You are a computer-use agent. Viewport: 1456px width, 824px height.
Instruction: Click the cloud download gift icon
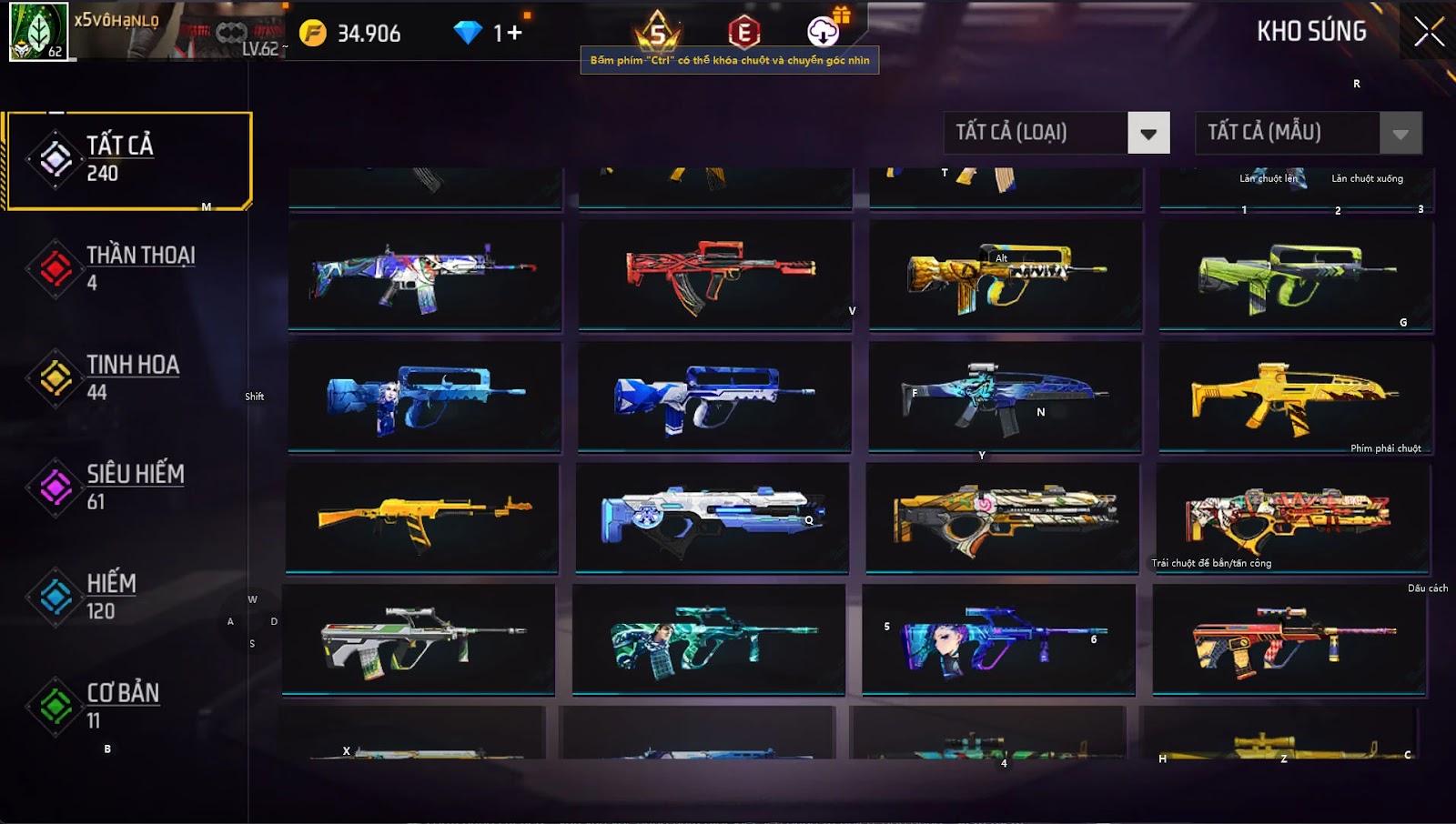pos(824,32)
